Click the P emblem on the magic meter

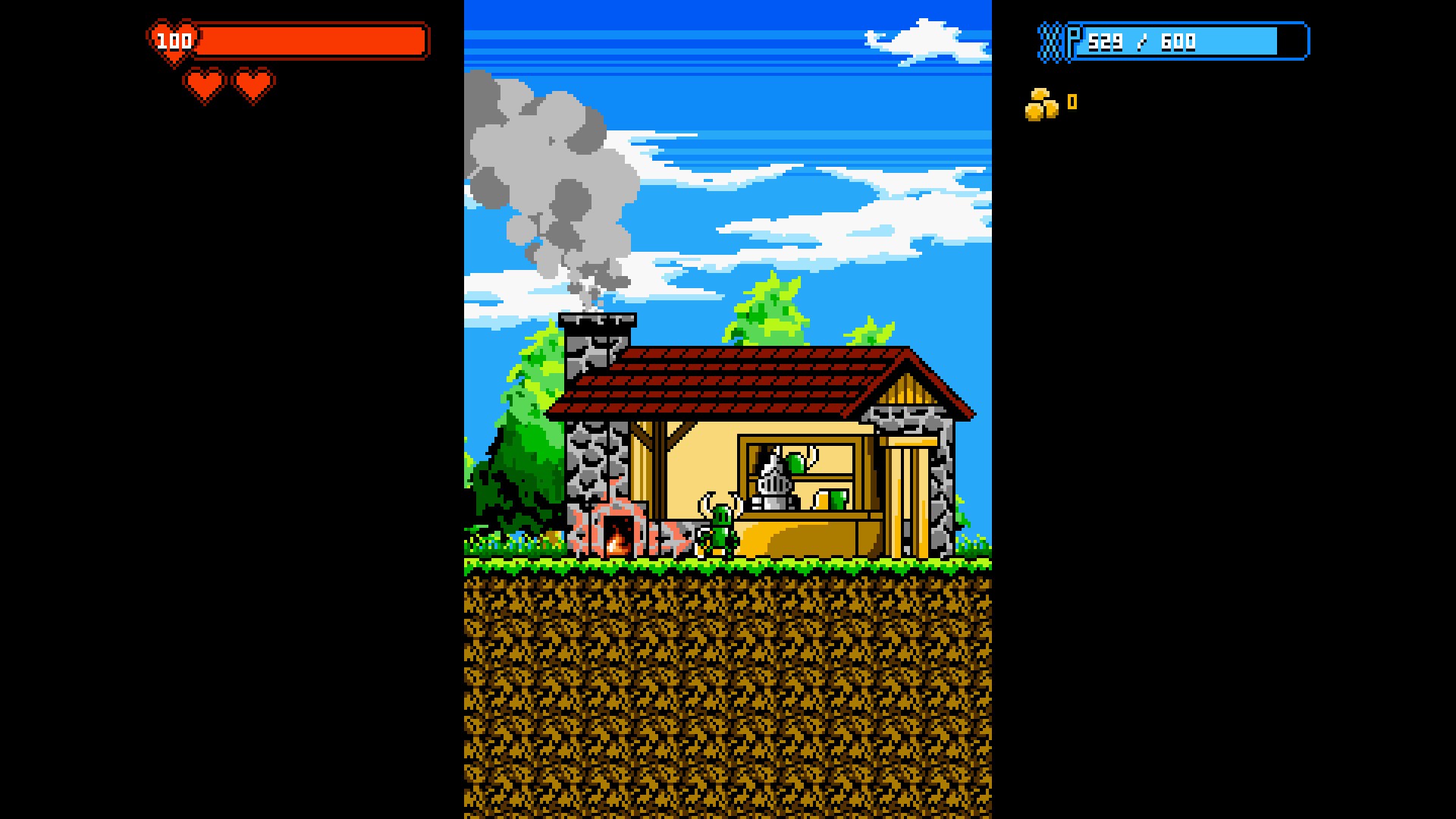(x=1073, y=40)
